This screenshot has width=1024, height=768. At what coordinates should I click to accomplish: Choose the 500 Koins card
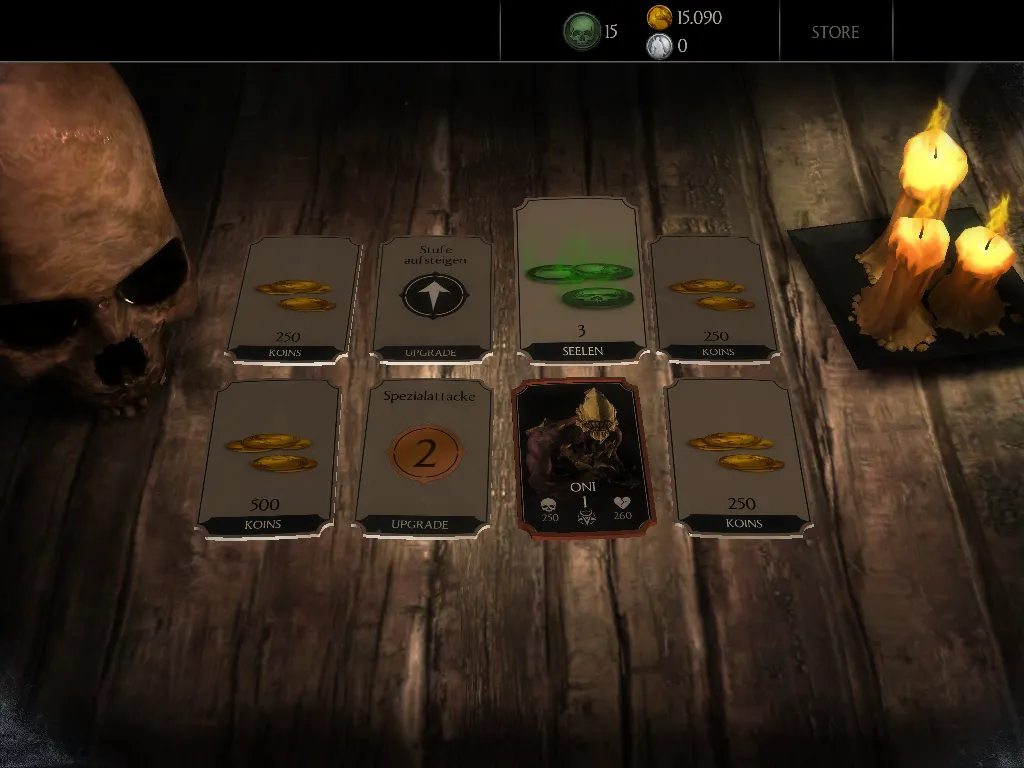[267, 458]
